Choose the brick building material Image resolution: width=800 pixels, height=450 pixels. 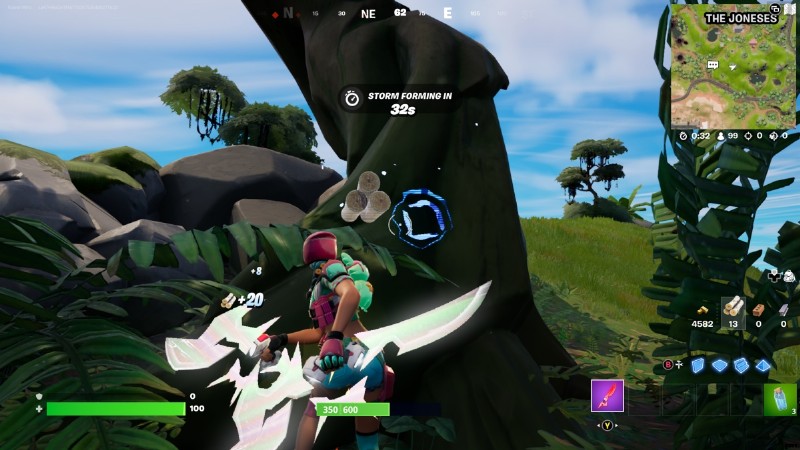(759, 309)
